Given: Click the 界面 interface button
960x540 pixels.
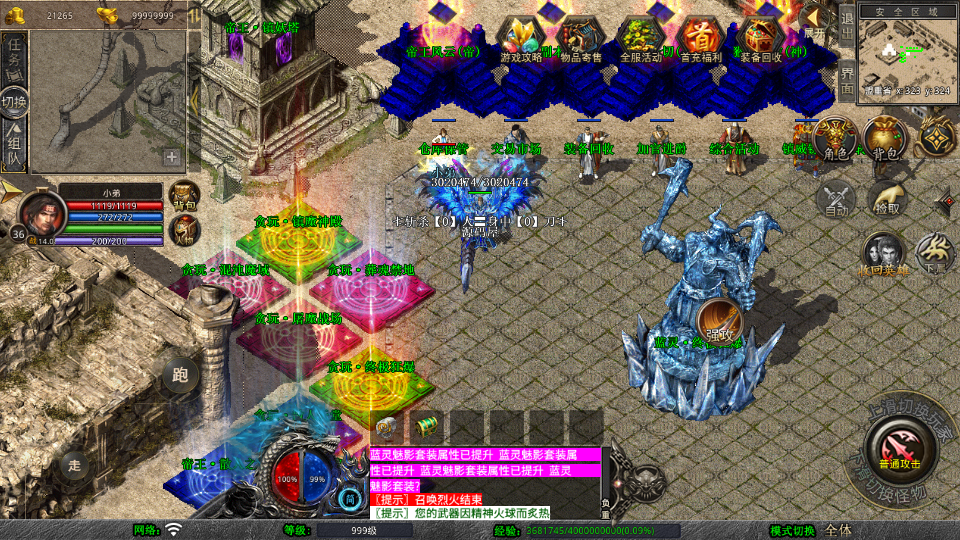Looking at the screenshot, I should pyautogui.click(x=846, y=79).
